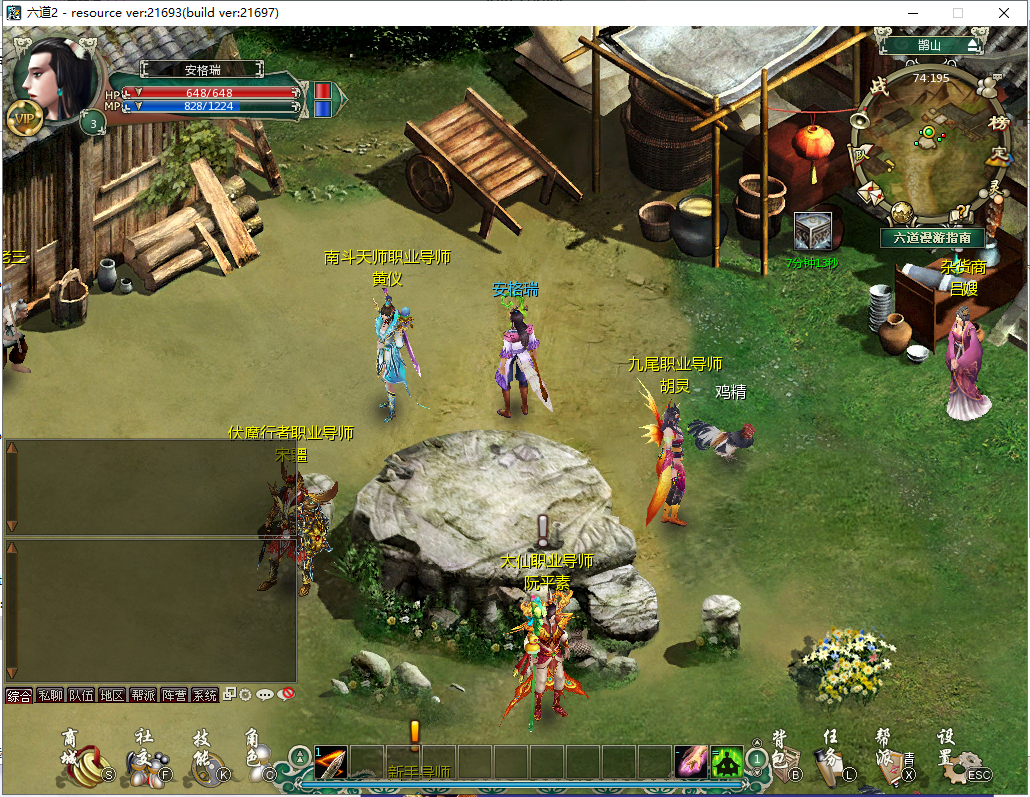Open the 帮派 guild panel
This screenshot has height=797, width=1030.
point(893,760)
